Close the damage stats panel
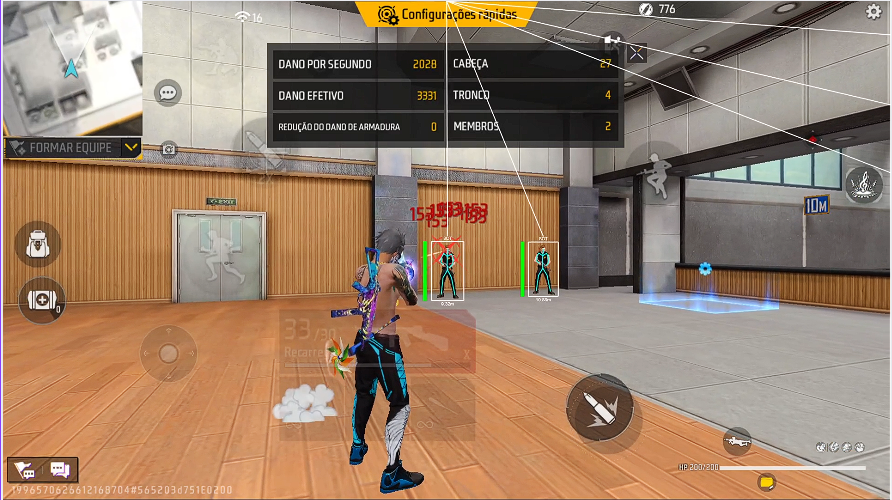Screen dimensions: 892x500 (636, 54)
